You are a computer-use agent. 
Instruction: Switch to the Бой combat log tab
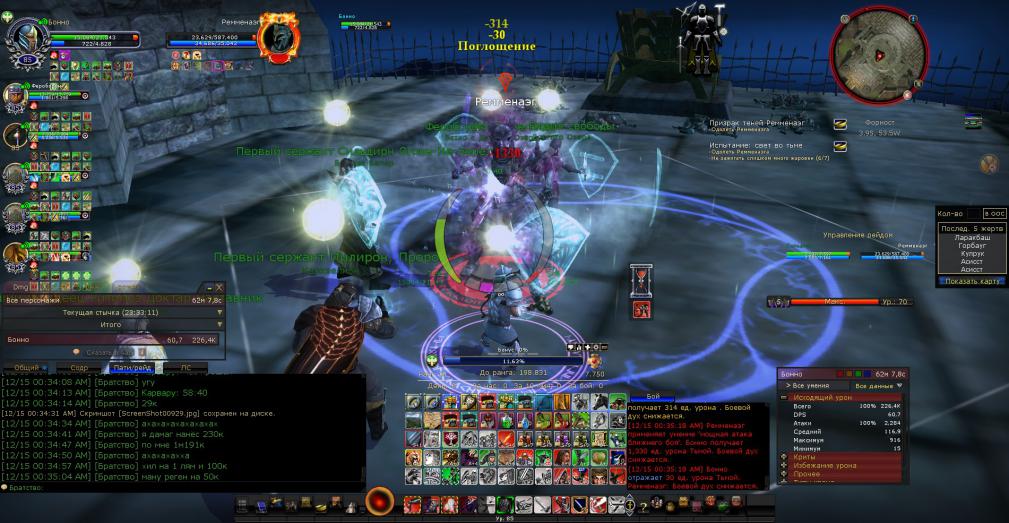pos(651,397)
